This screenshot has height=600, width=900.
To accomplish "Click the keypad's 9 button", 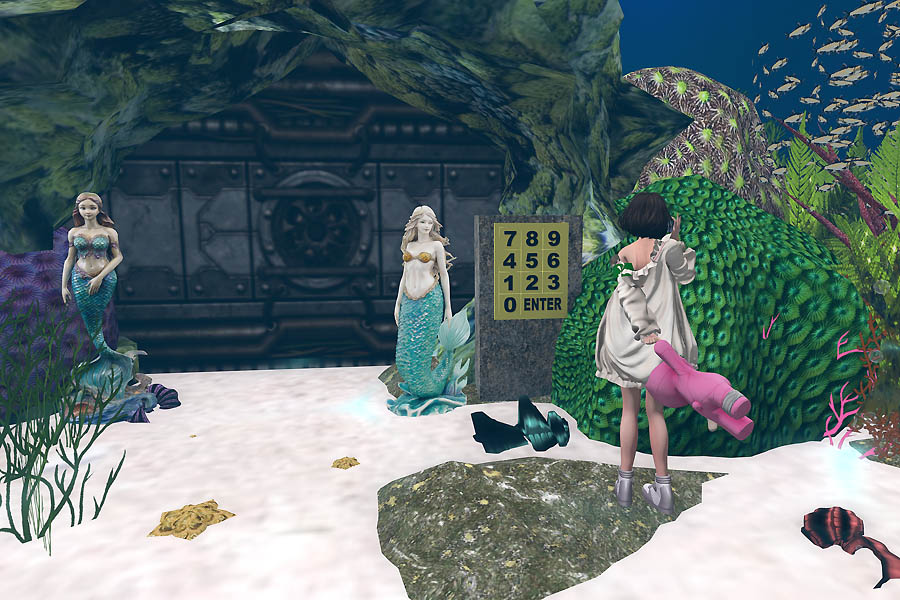I will click(x=553, y=239).
